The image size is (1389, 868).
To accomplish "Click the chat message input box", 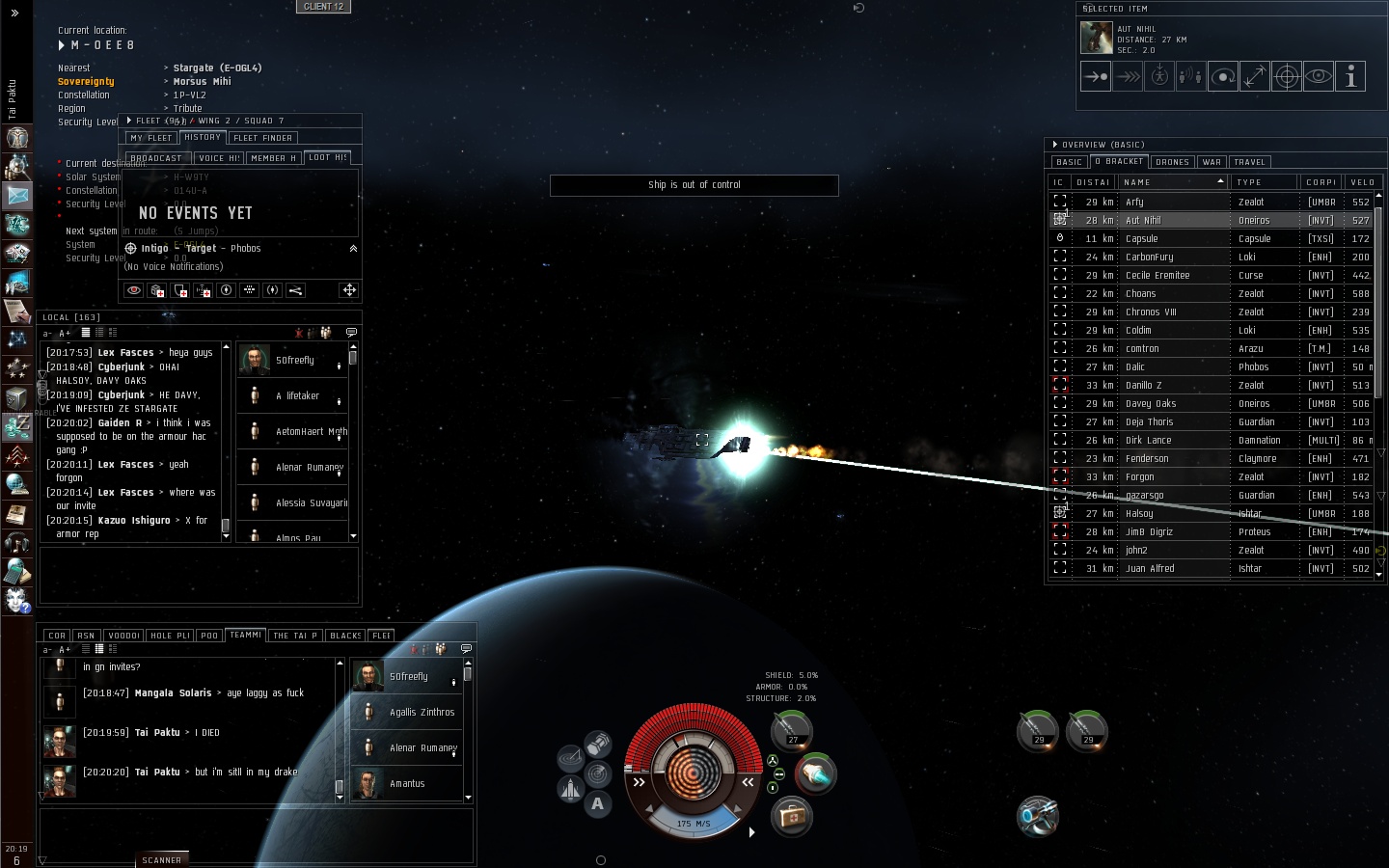I will click(x=256, y=835).
